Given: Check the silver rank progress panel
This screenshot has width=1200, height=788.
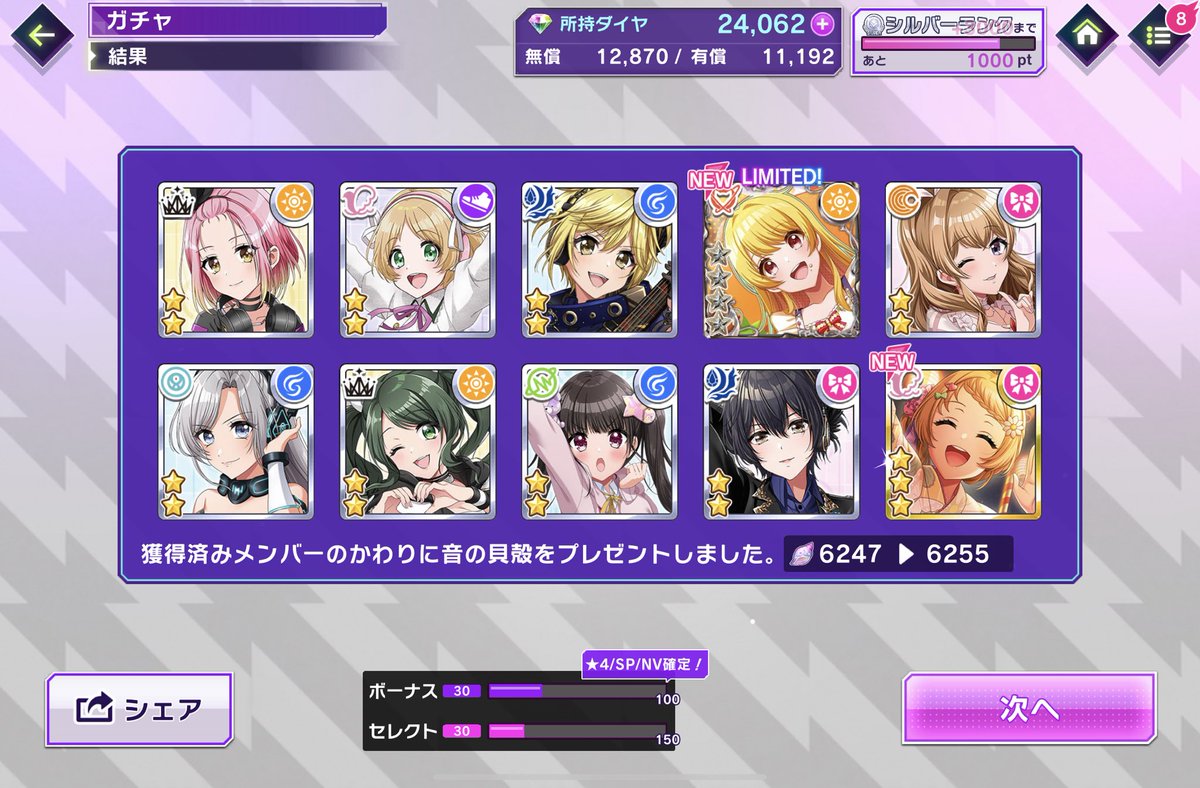Looking at the screenshot, I should pyautogui.click(x=948, y=44).
